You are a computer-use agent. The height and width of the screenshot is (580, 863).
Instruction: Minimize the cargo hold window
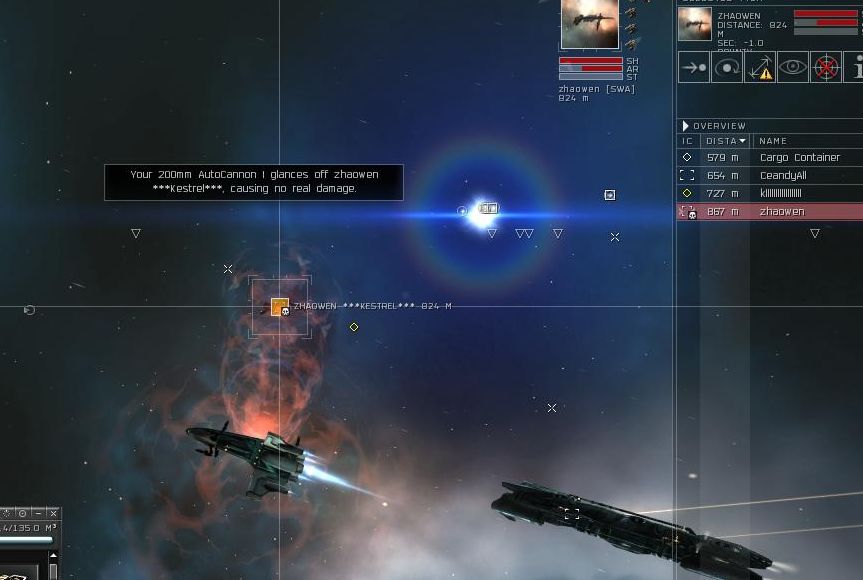click(x=38, y=514)
